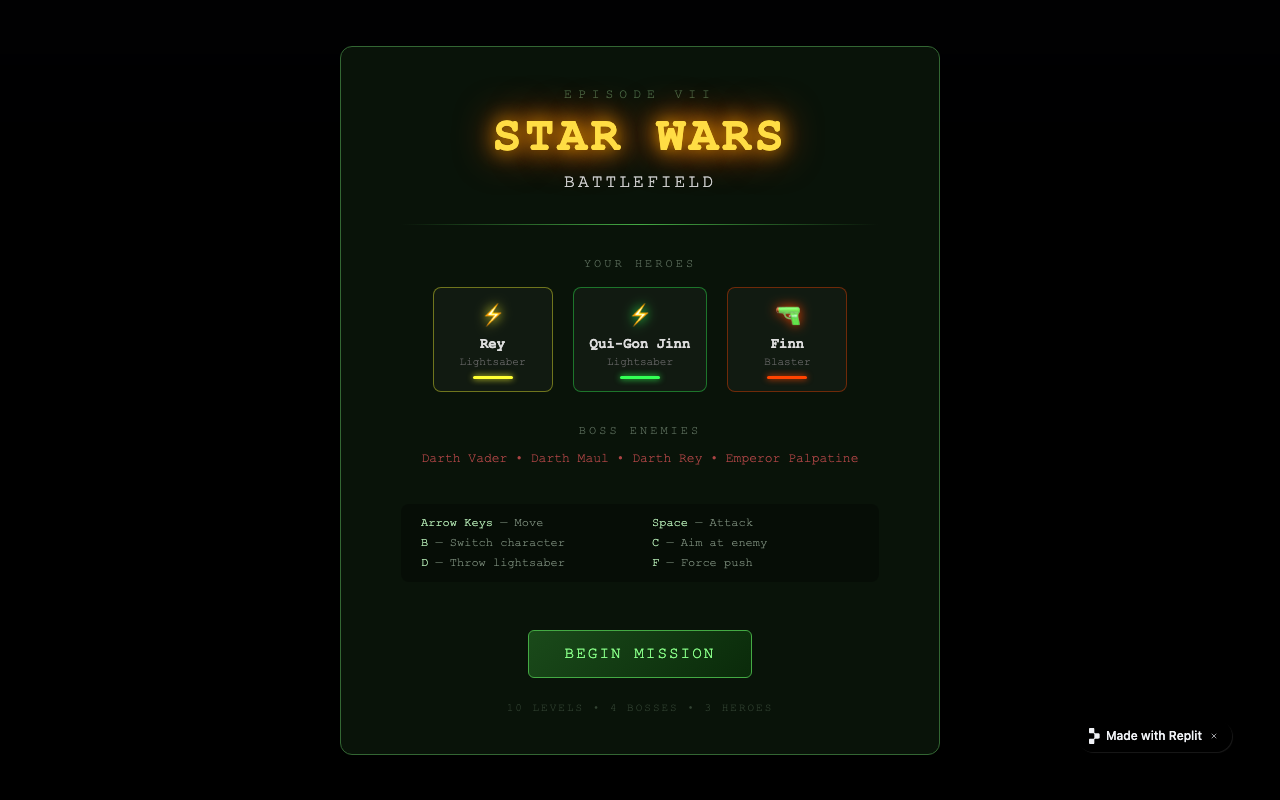
Task: Select Darth Vader from boss enemies
Action: click(x=464, y=458)
